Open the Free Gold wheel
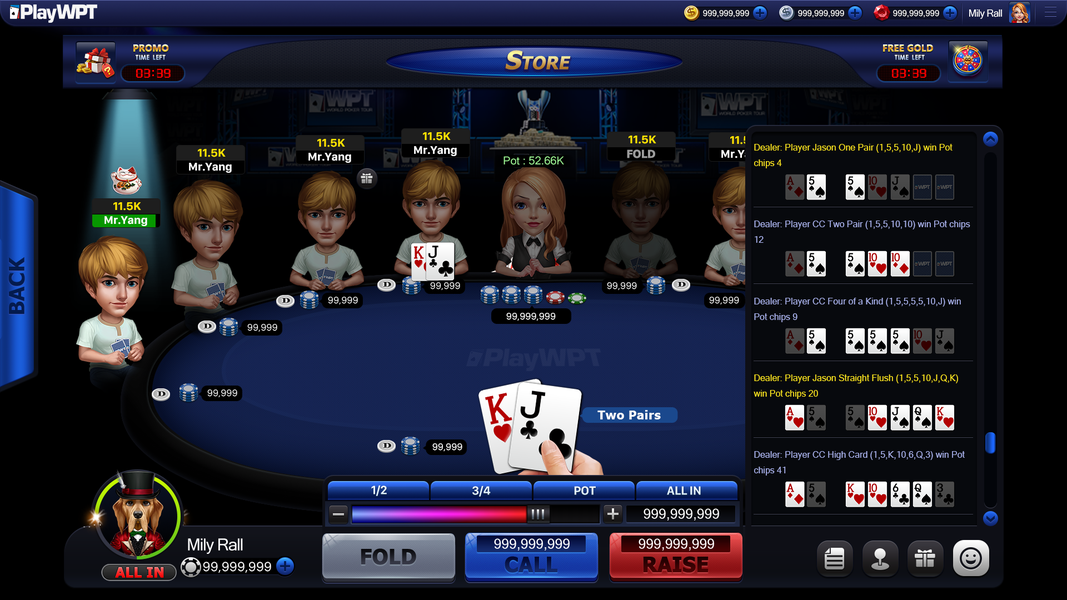The width and height of the screenshot is (1067, 600). pyautogui.click(x=967, y=60)
